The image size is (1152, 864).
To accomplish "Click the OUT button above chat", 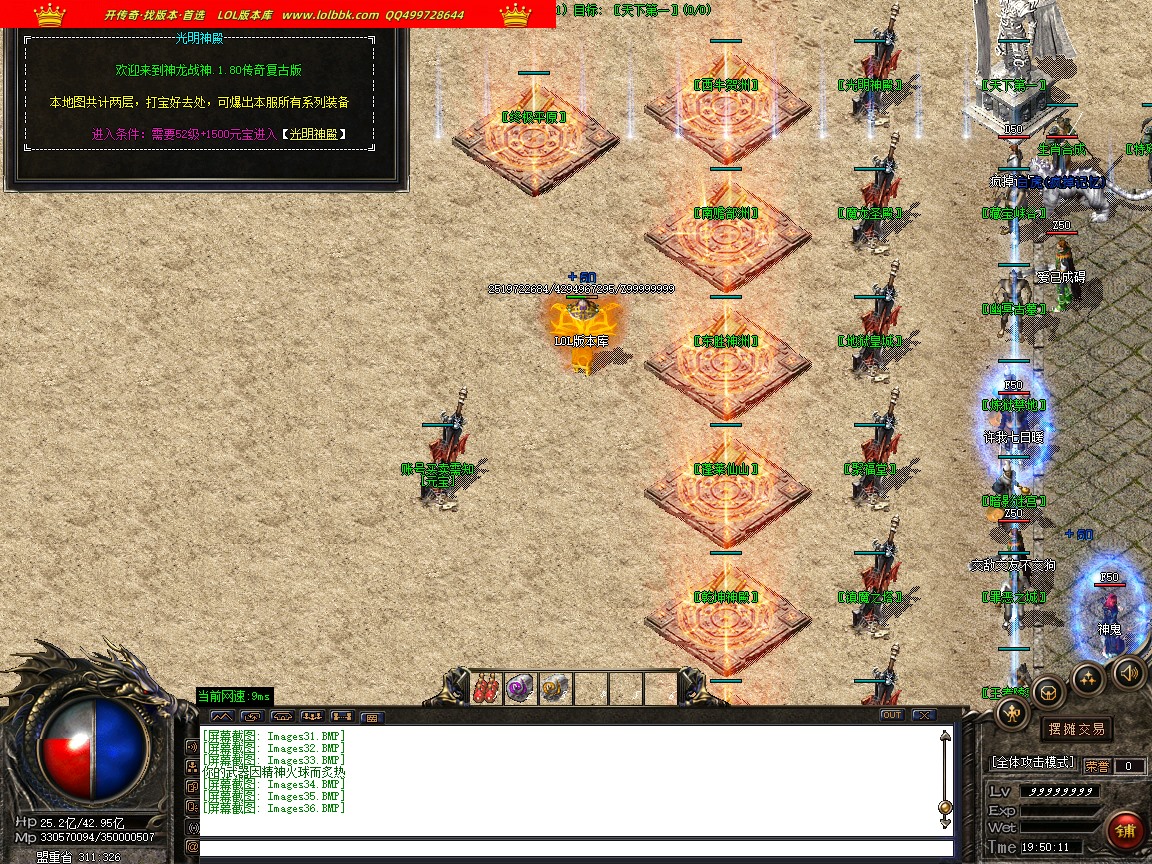I will (891, 715).
